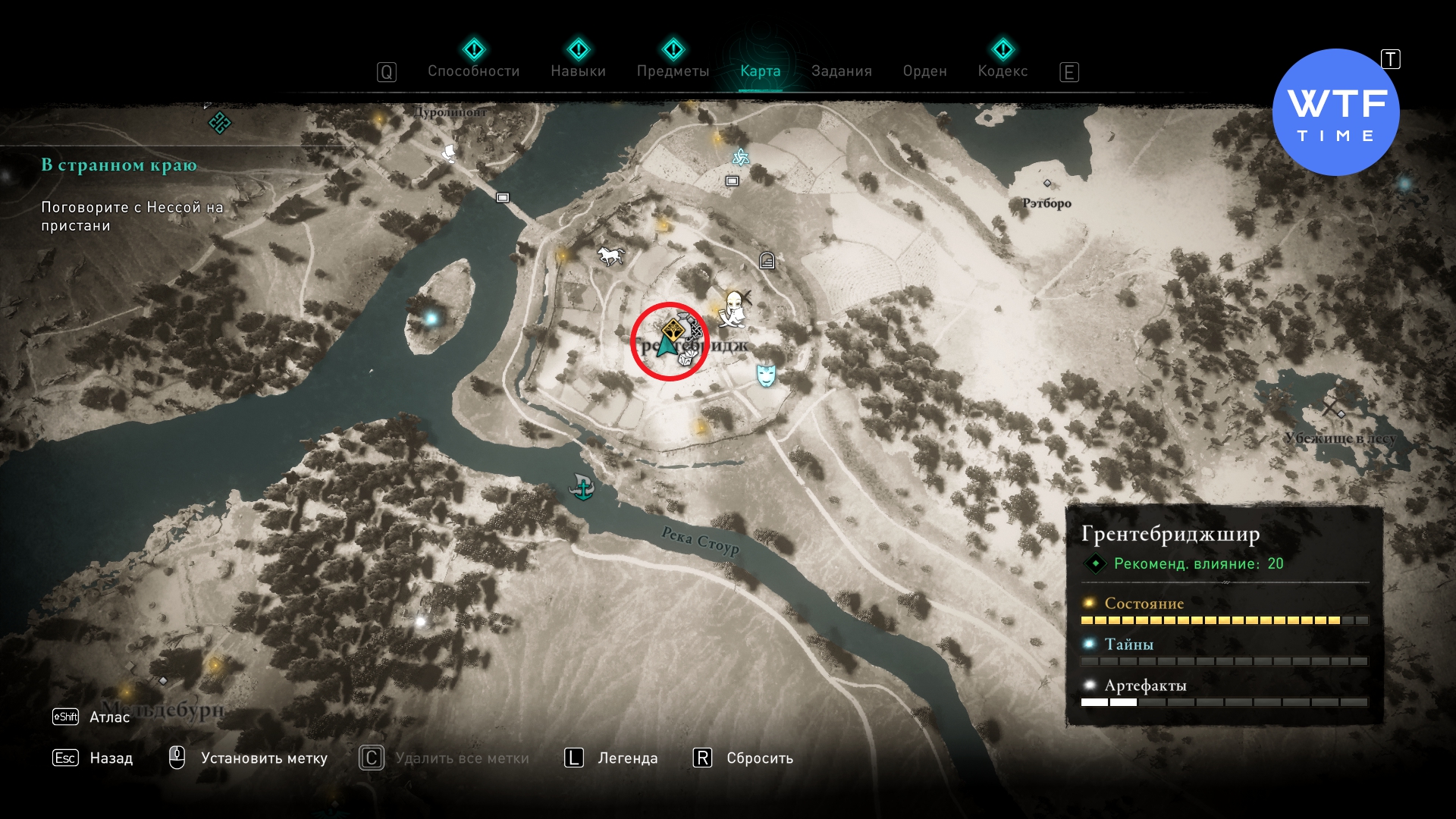Go back with Назад
This screenshot has height=819, width=1456.
(x=111, y=758)
